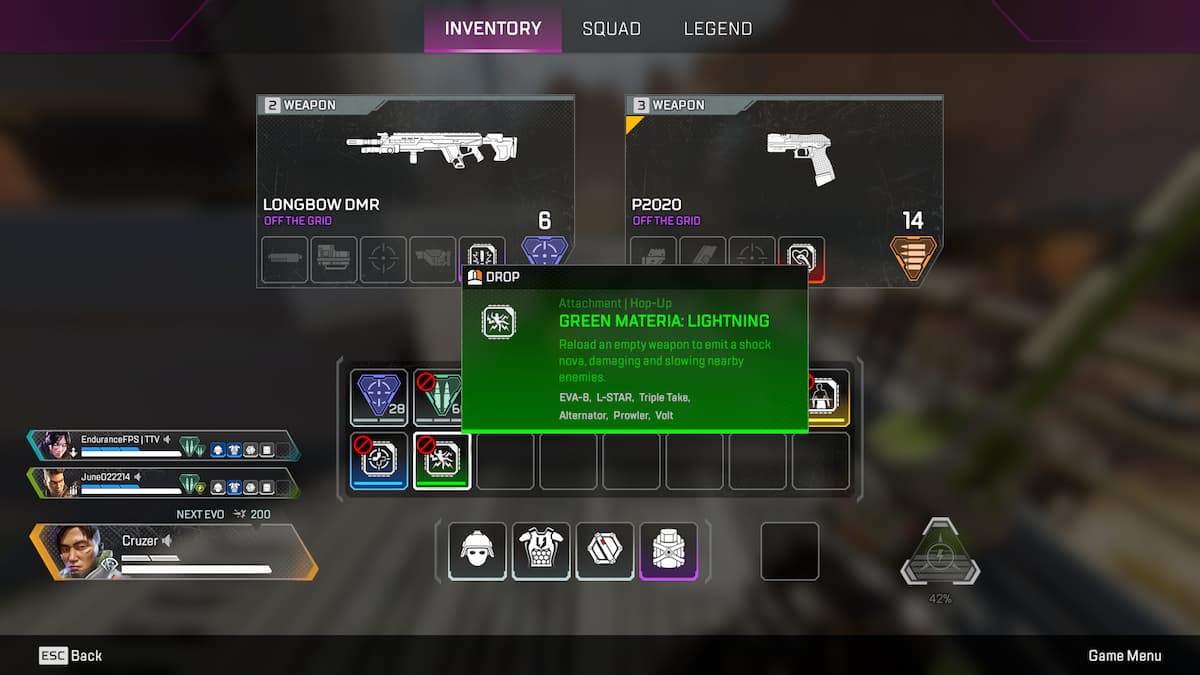This screenshot has width=1200, height=675.
Task: Click the Back button
Action: click(x=71, y=655)
